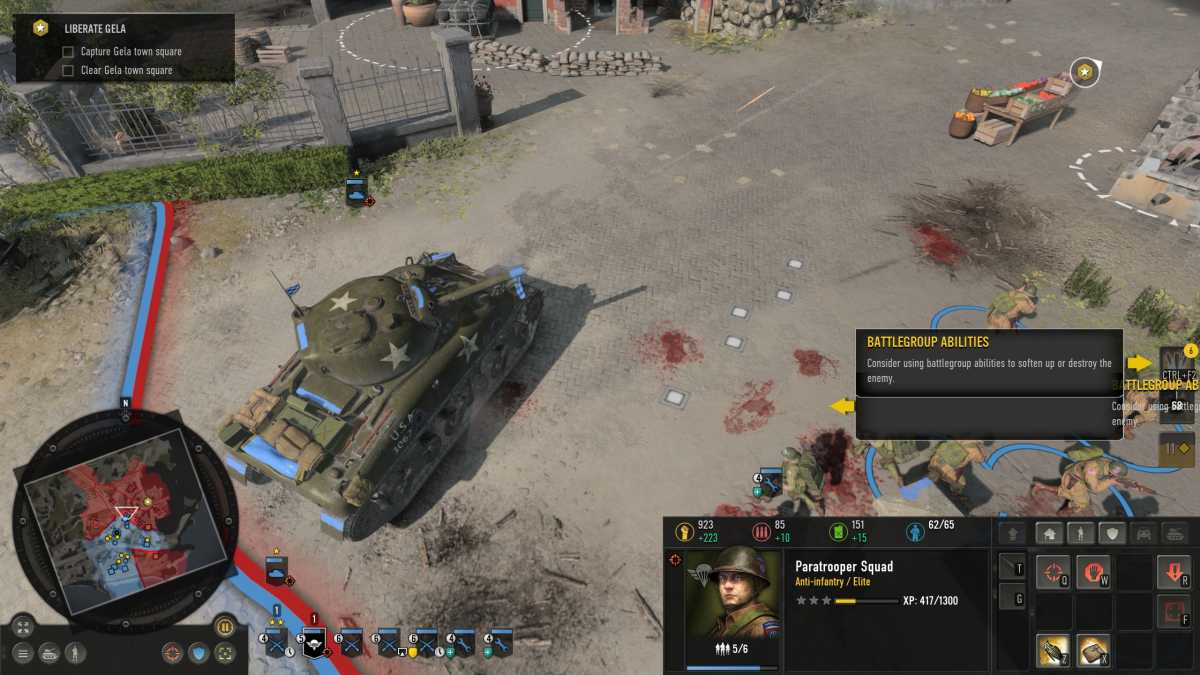Open the hamburger menu button
Screen dimensions: 1200x675
(x=22, y=653)
